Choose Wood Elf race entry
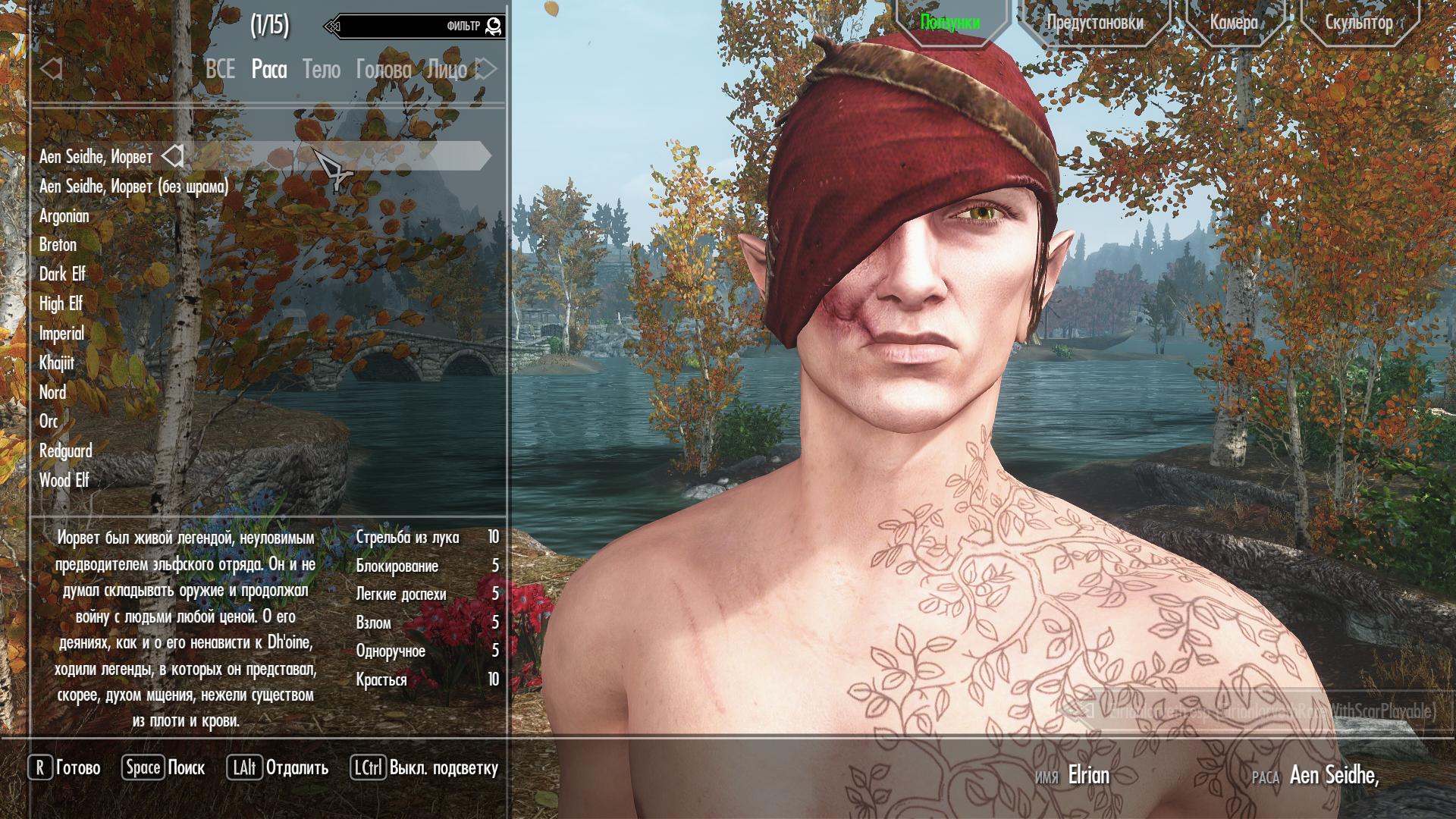 click(64, 480)
